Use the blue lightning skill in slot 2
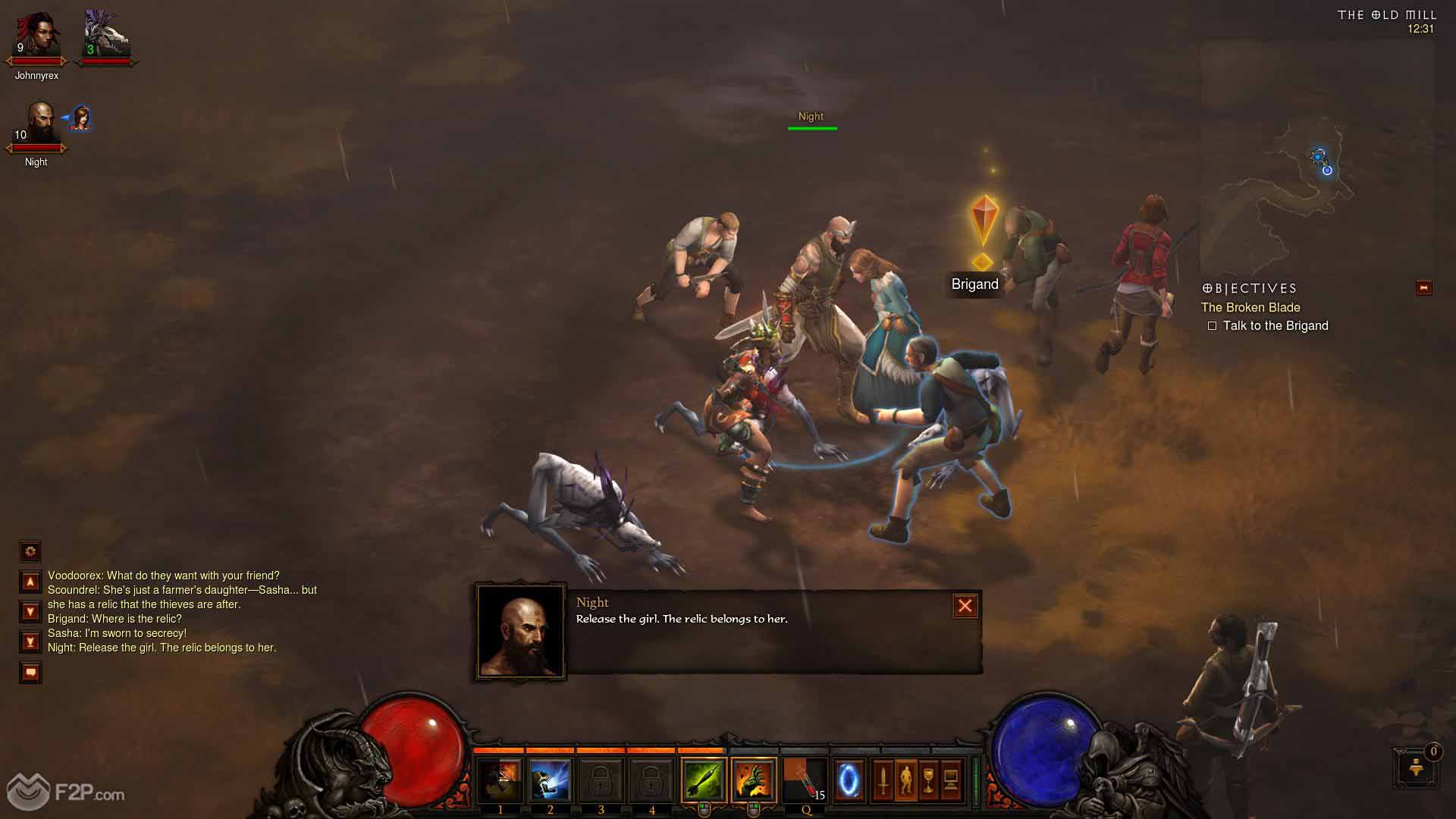Screen dimensions: 1456x819 [x=551, y=780]
